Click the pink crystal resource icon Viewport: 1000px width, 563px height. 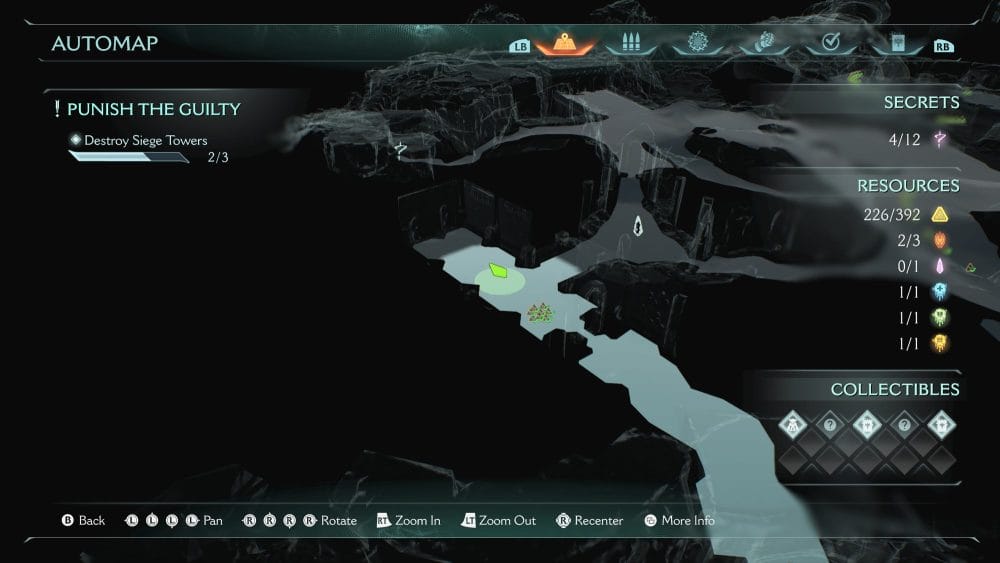[x=939, y=266]
